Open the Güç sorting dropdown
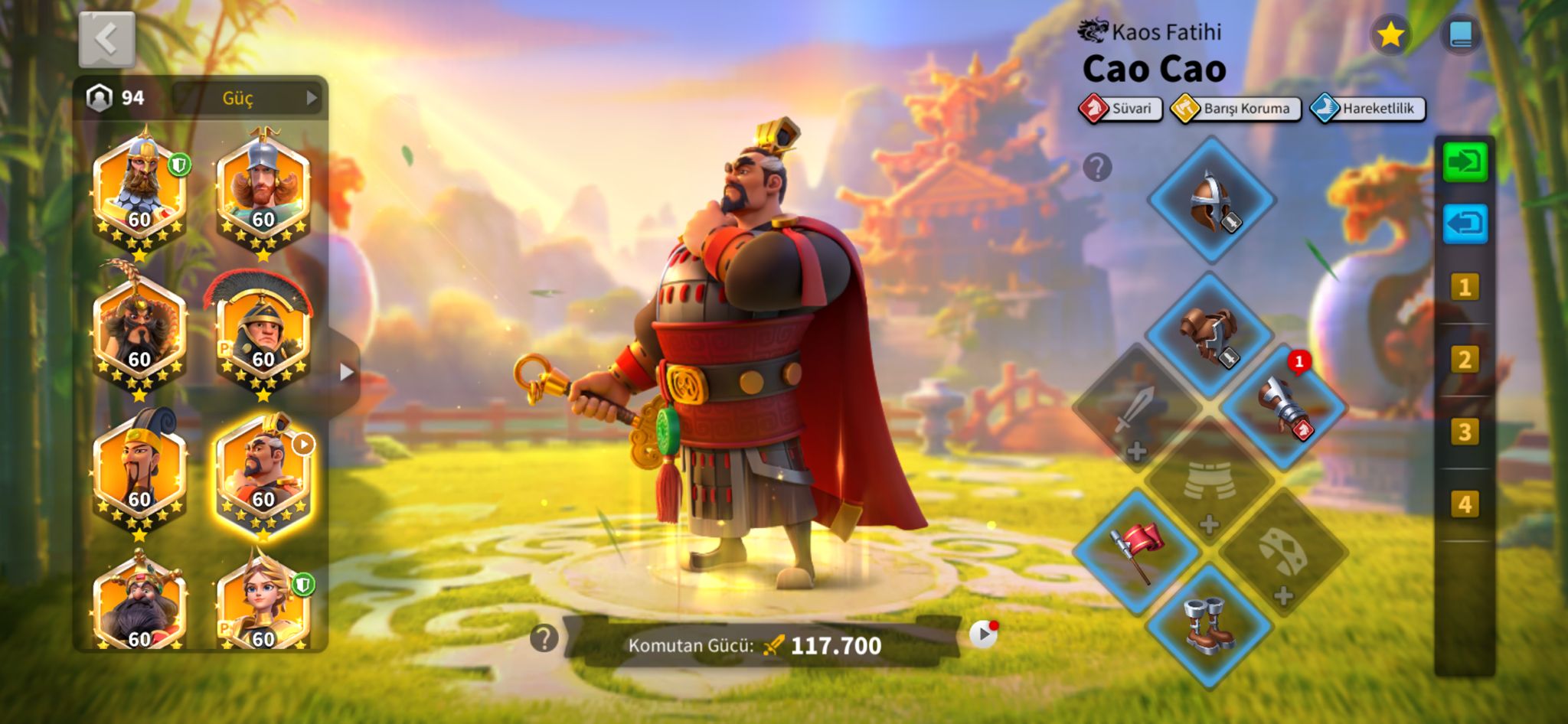Screen dimensions: 1568x724 click(x=247, y=98)
